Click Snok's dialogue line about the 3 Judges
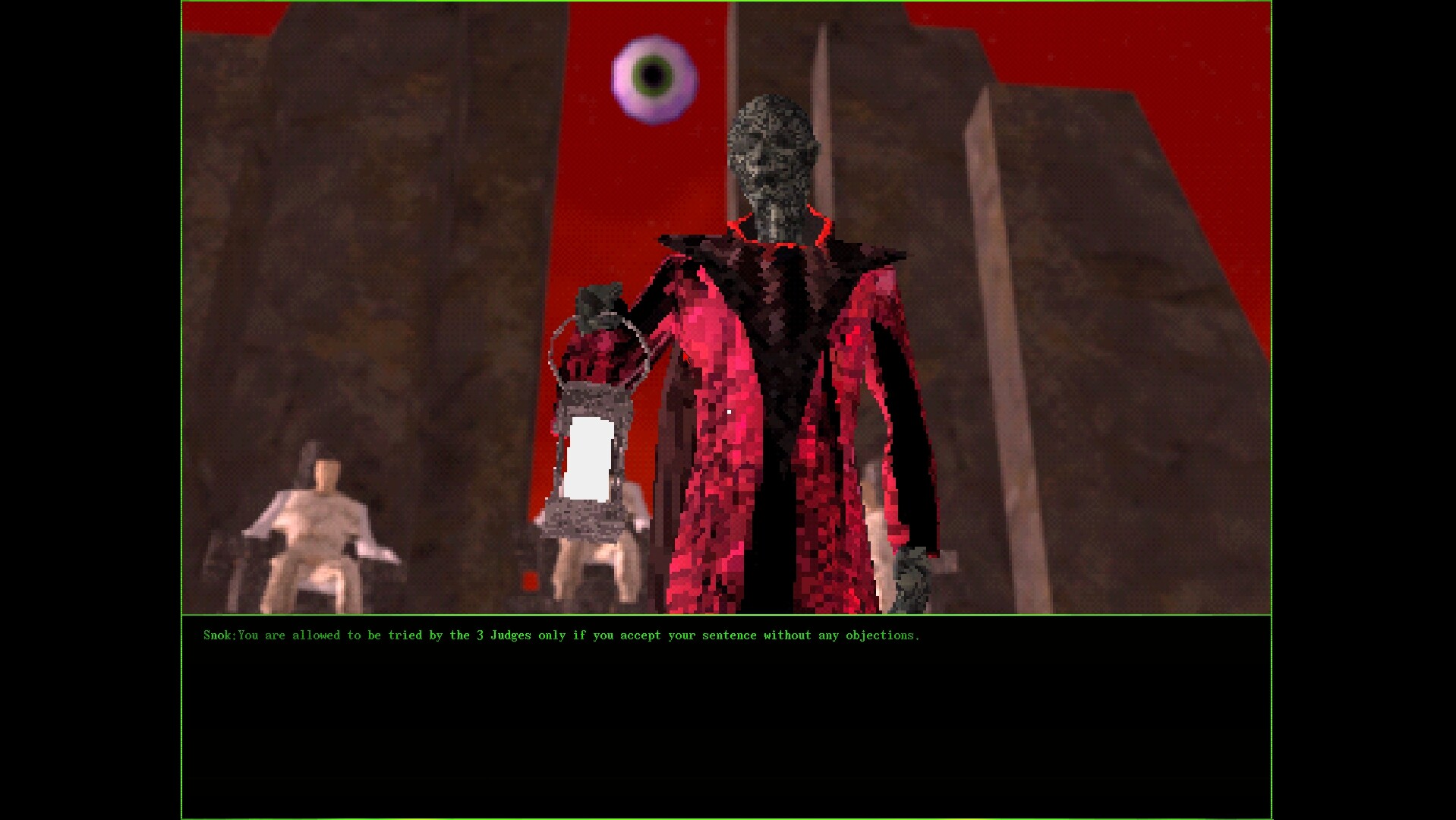 (577, 635)
